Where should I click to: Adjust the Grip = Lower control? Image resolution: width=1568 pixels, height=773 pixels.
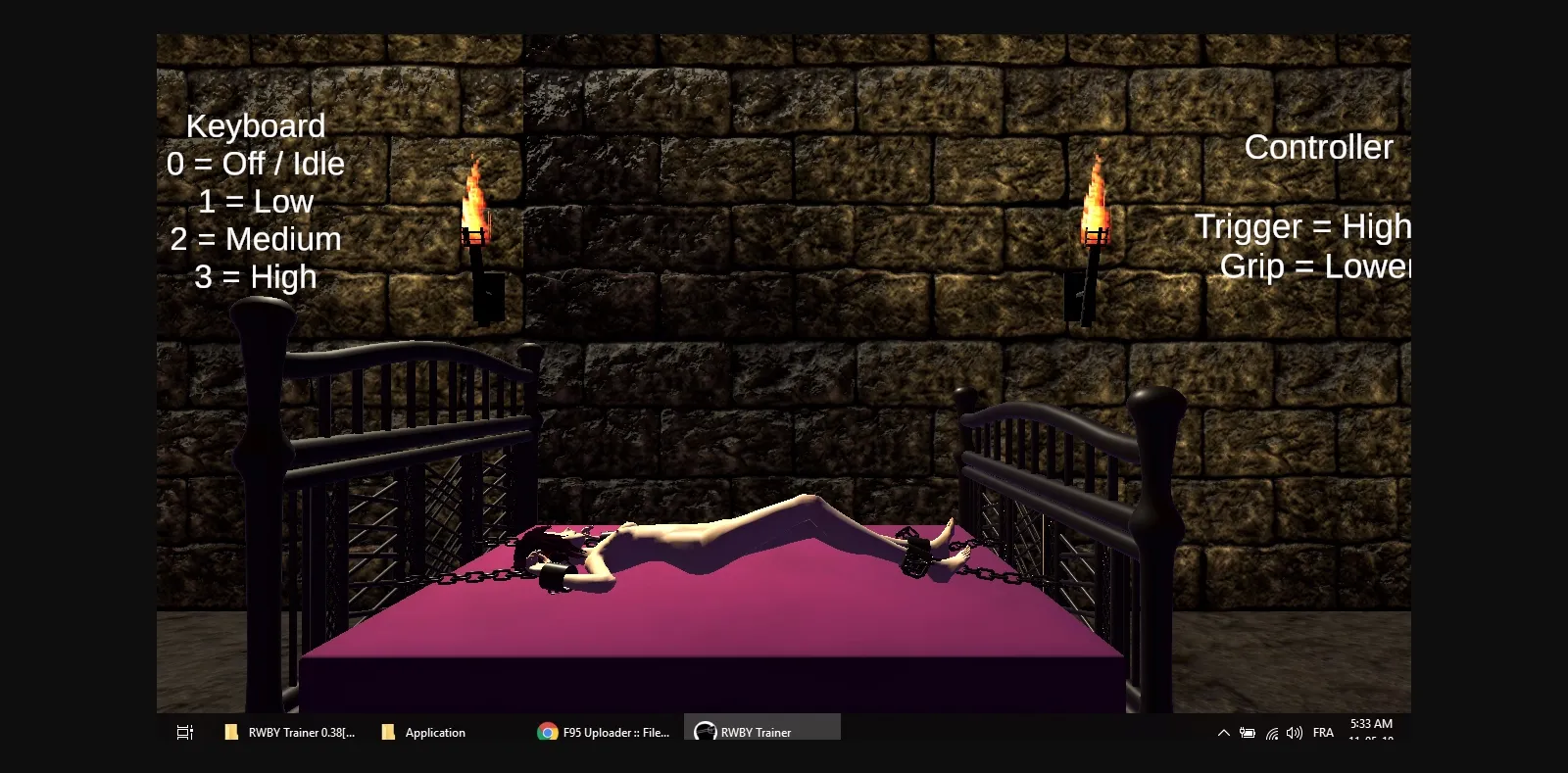(1315, 266)
